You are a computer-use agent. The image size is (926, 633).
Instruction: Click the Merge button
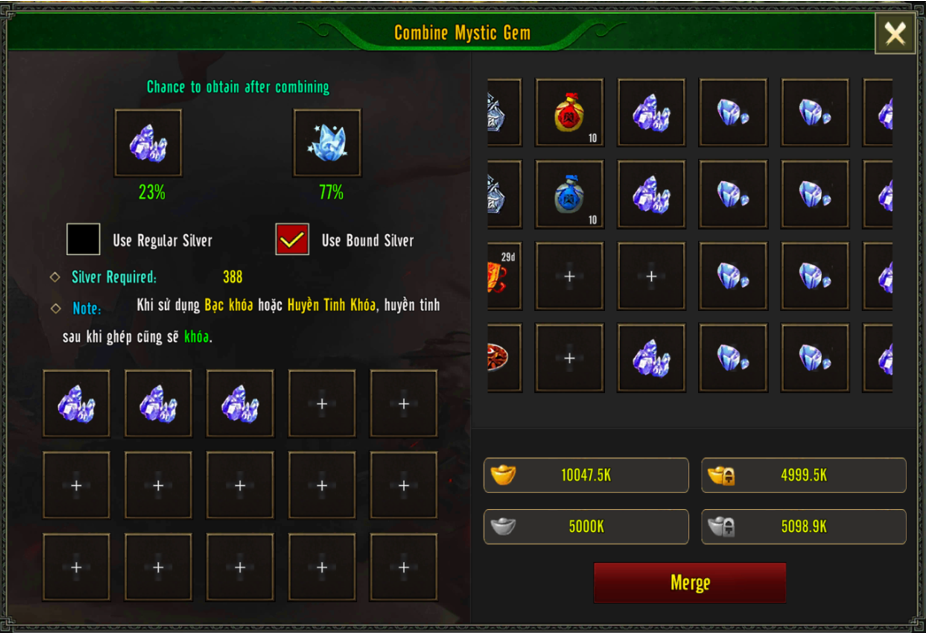click(689, 583)
